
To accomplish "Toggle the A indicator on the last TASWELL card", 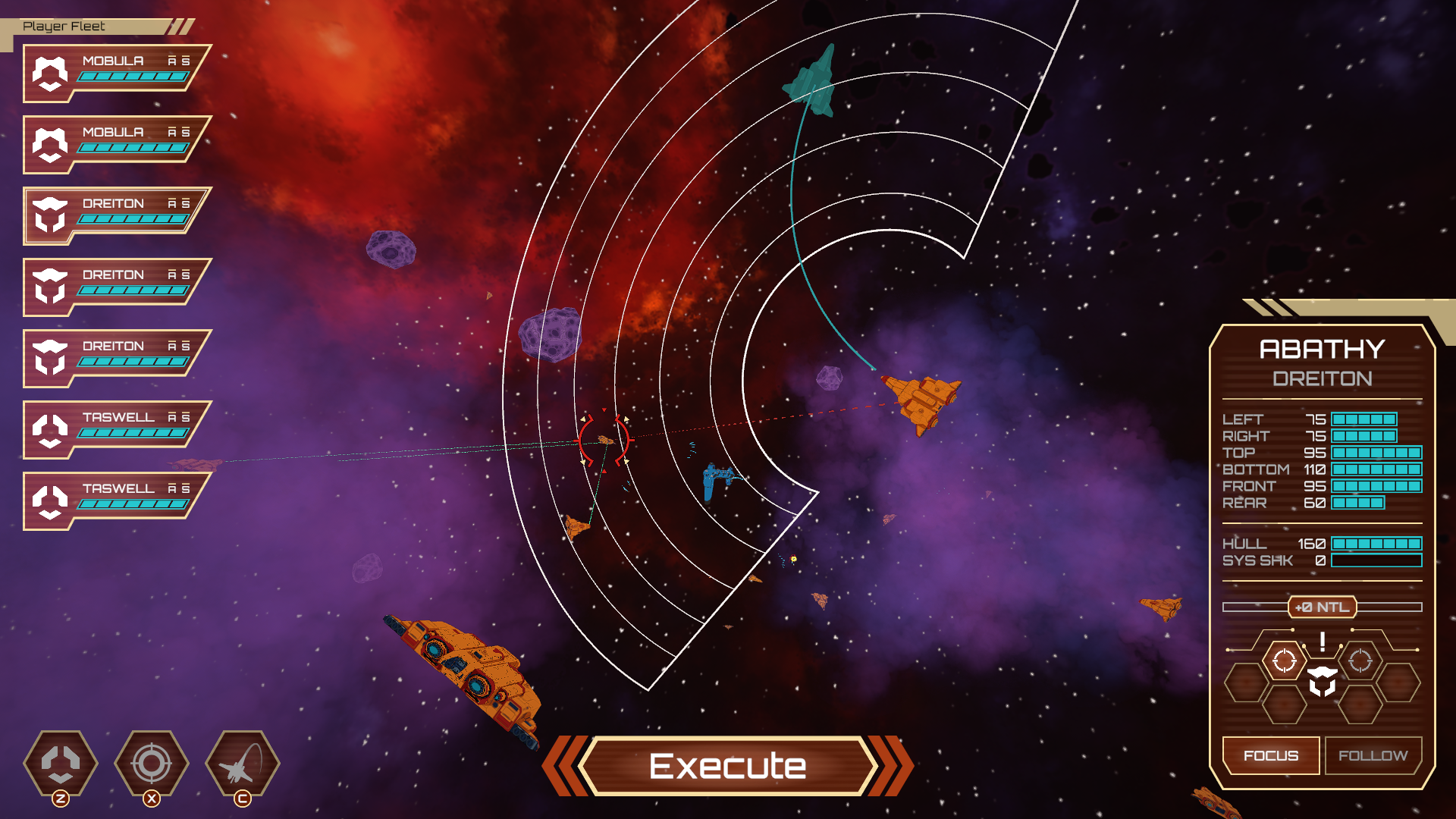I will 173,488.
